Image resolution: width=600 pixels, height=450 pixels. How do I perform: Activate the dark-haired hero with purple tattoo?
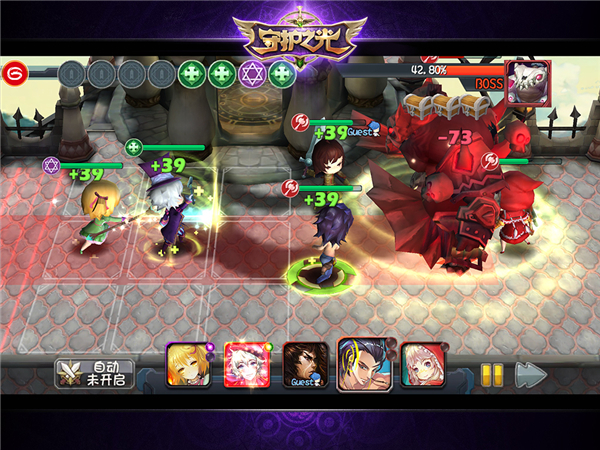pyautogui.click(x=362, y=362)
